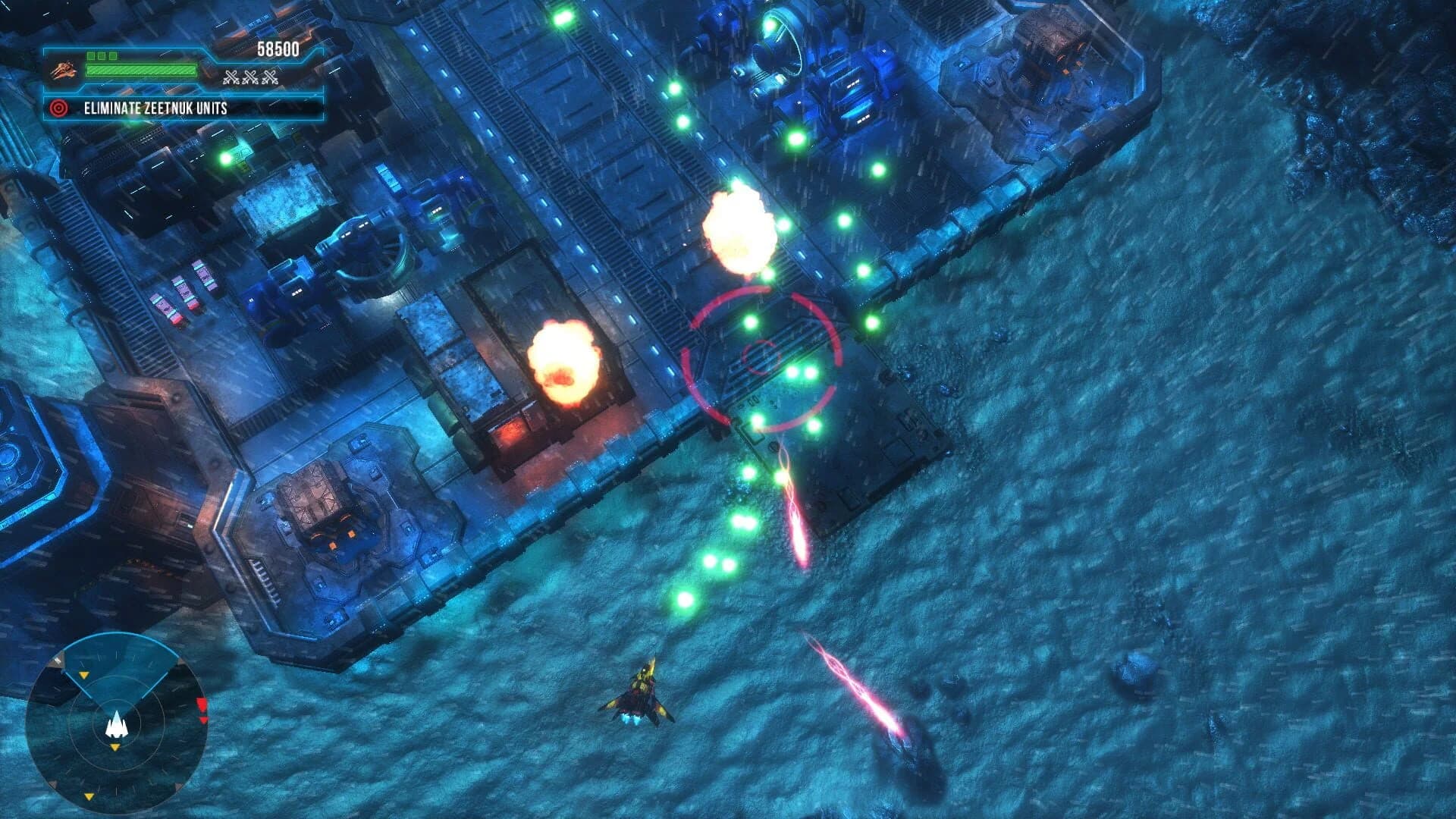Click the pink circular target reticle
The width and height of the screenshot is (1456, 819).
tap(761, 357)
